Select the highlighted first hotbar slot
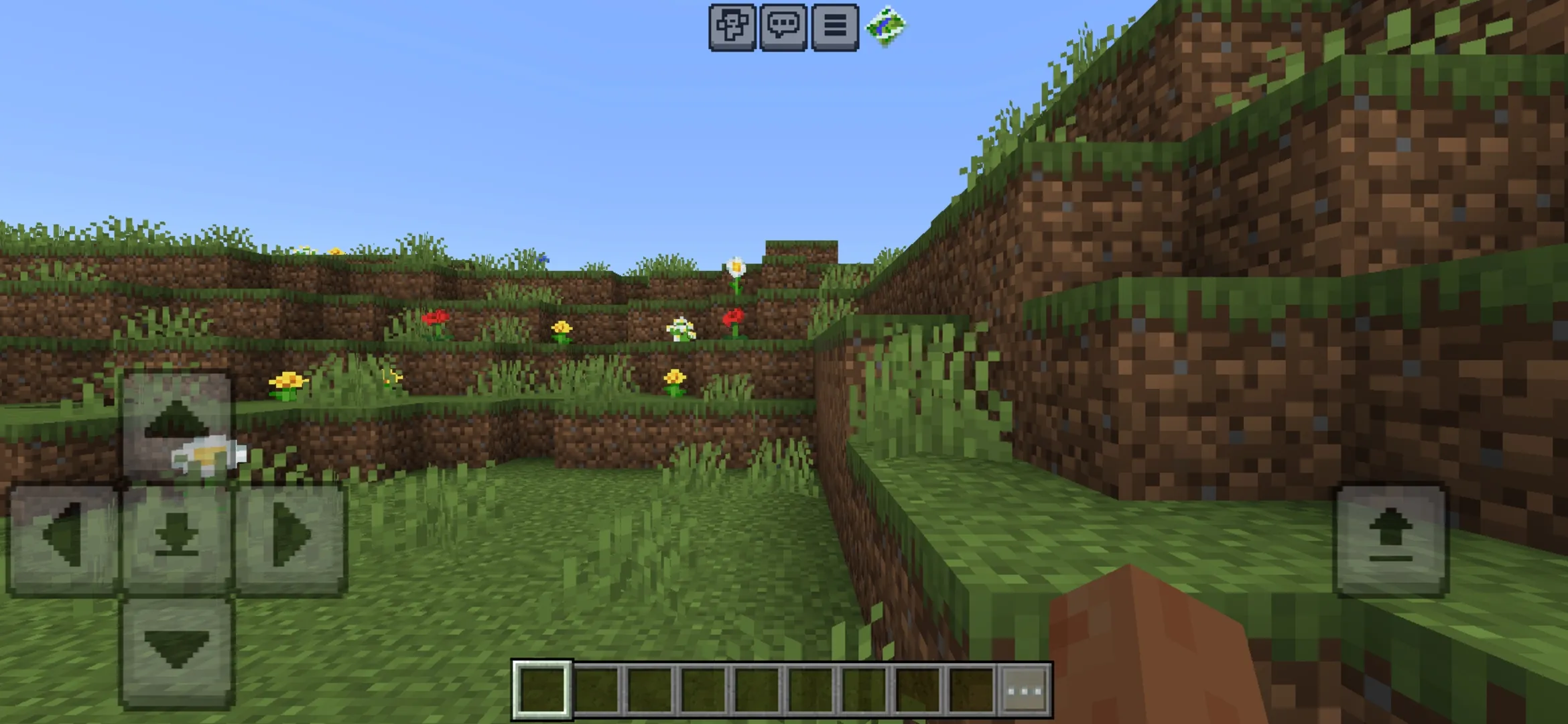 point(542,690)
